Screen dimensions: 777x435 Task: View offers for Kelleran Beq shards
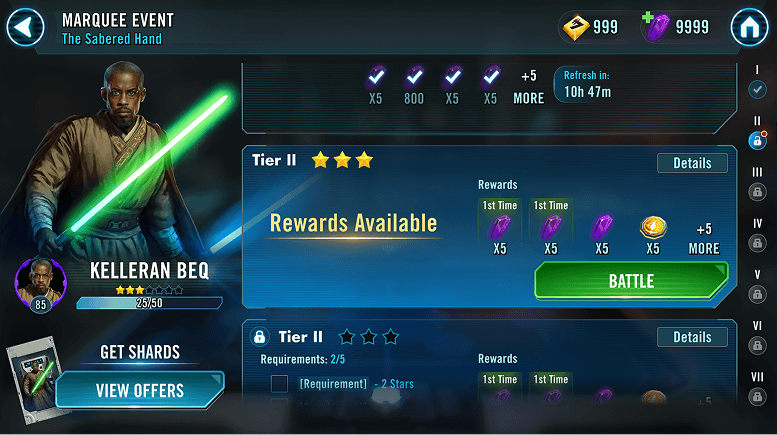point(139,389)
